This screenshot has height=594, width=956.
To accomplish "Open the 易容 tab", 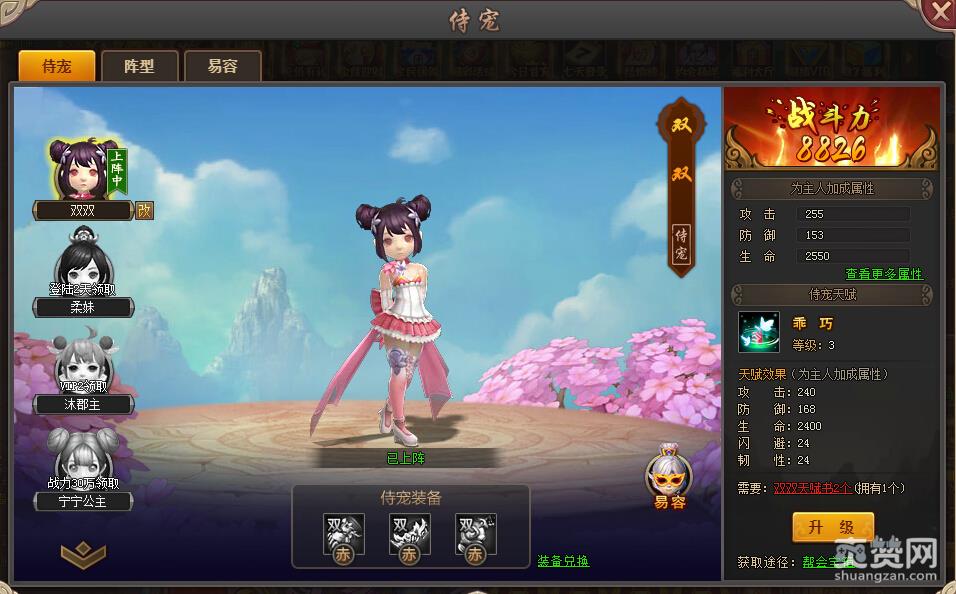I will (x=222, y=66).
